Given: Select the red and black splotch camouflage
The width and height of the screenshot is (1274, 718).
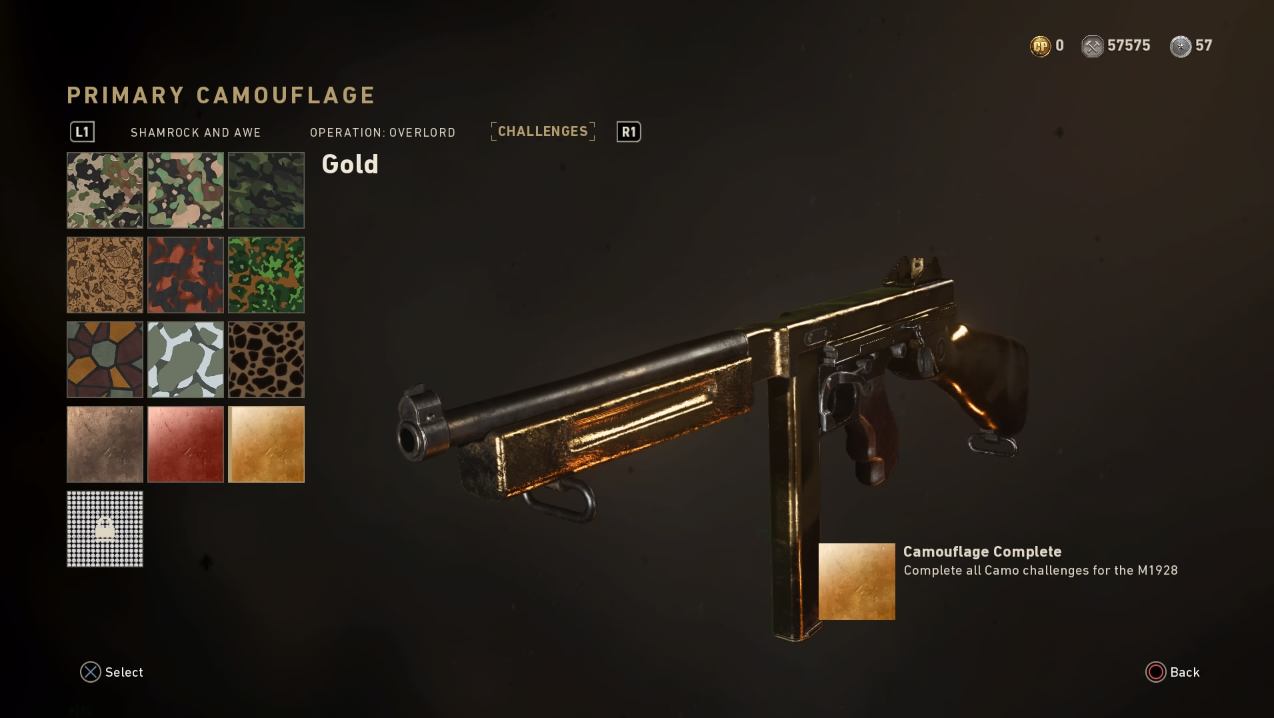Looking at the screenshot, I should pyautogui.click(x=186, y=275).
